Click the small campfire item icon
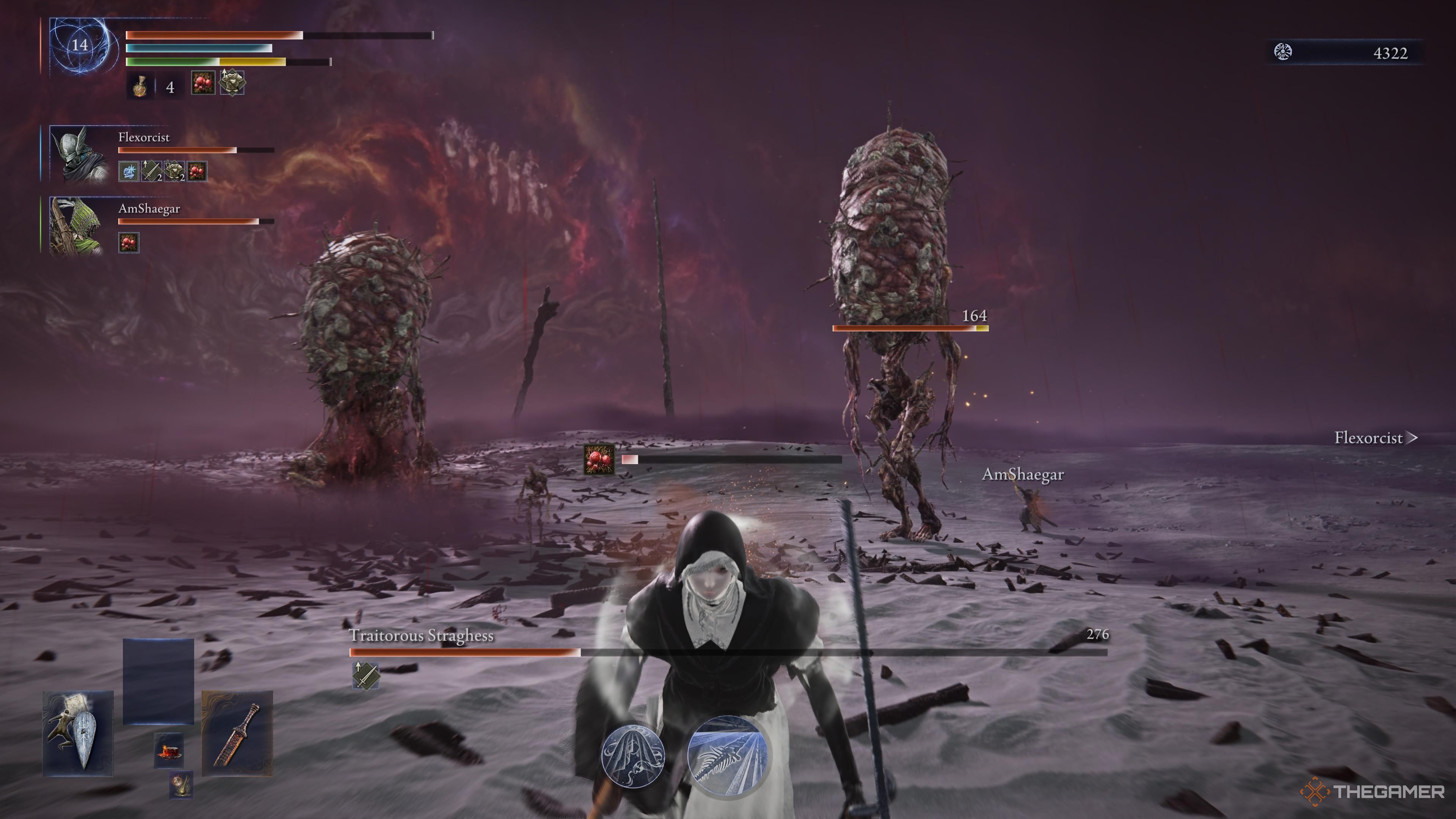This screenshot has width=1456, height=819. [x=169, y=750]
